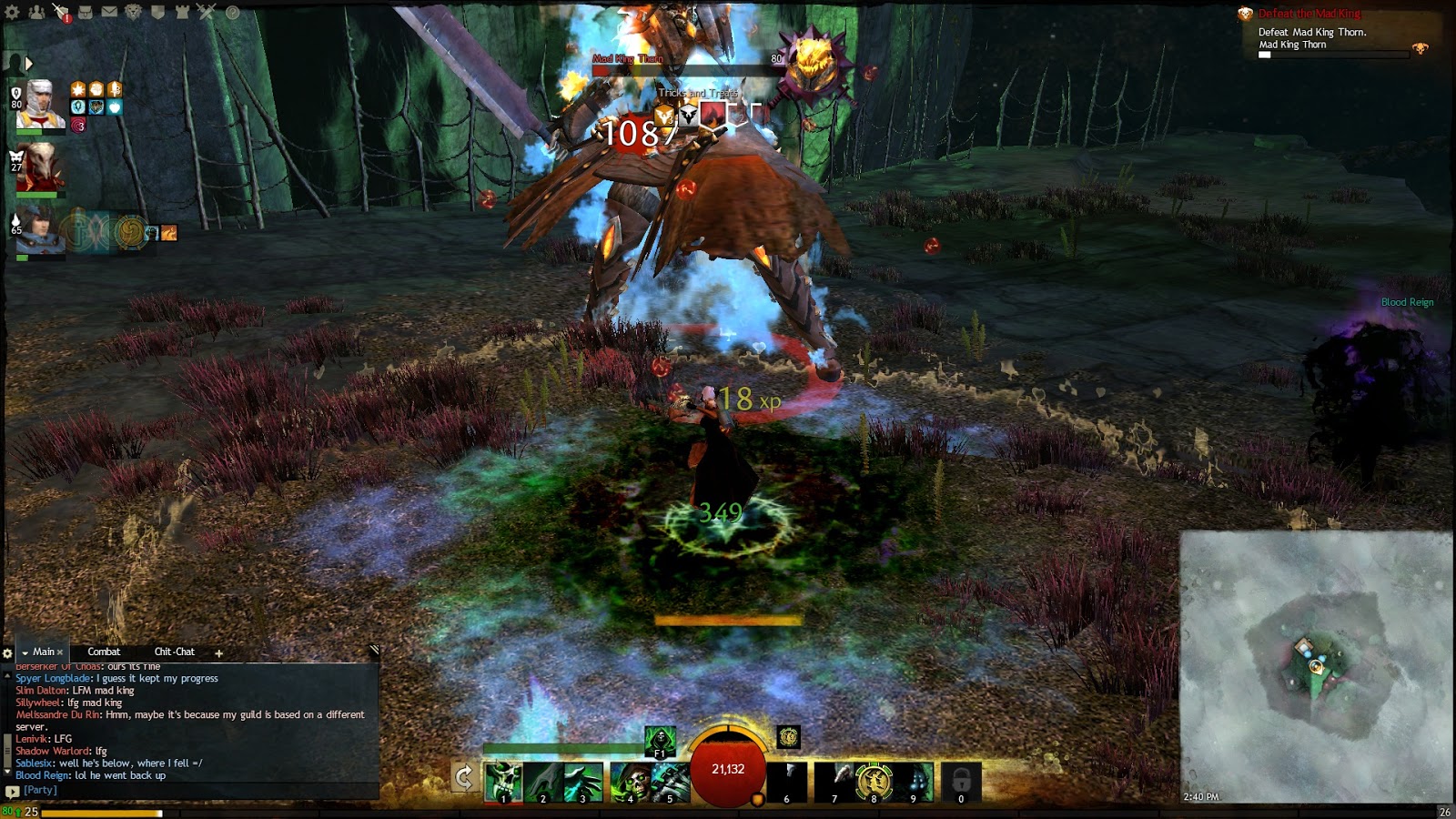Toggle the Help question mark icon

tap(232, 11)
